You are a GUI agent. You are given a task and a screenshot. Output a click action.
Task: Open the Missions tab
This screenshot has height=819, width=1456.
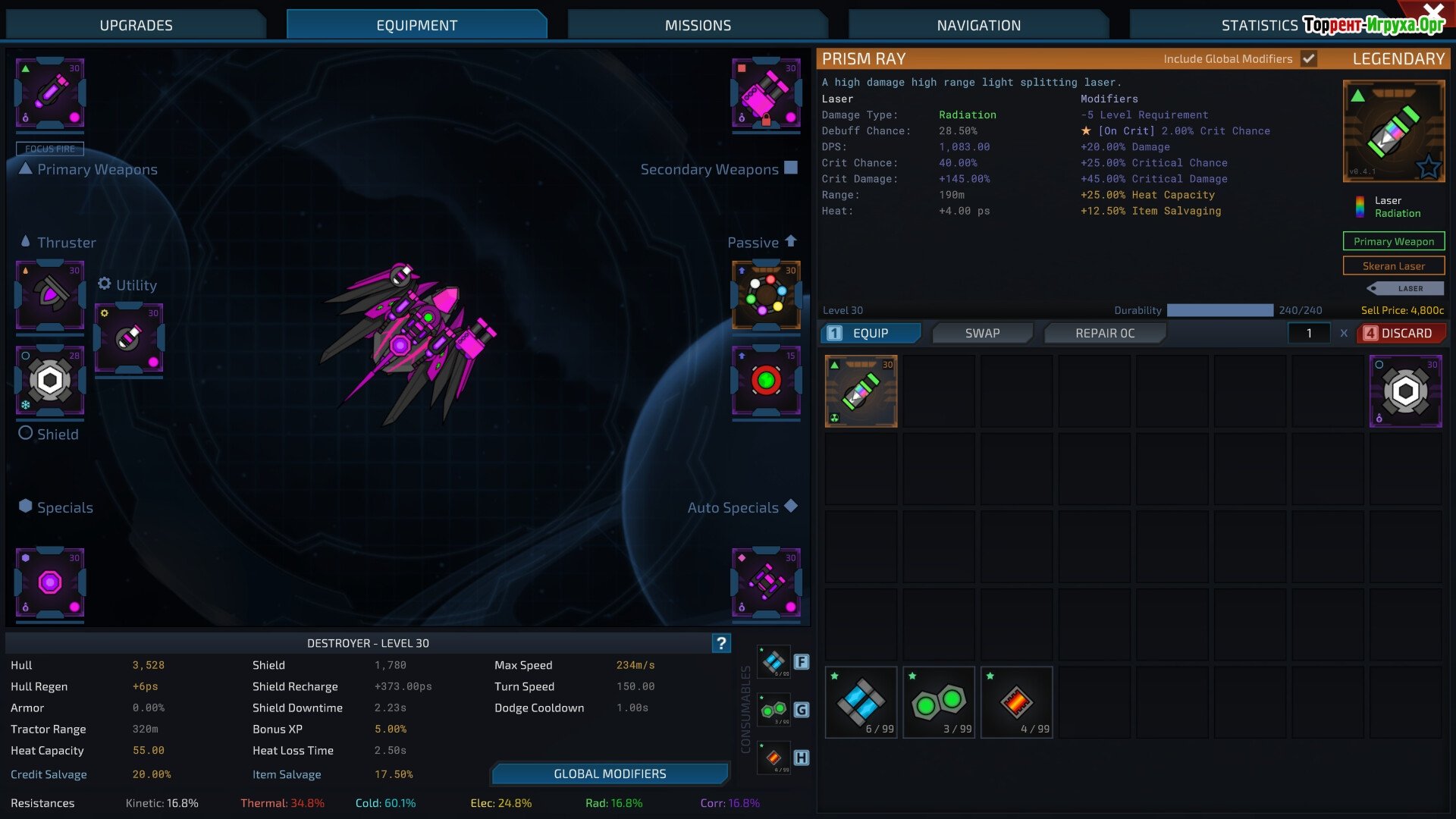[x=698, y=25]
